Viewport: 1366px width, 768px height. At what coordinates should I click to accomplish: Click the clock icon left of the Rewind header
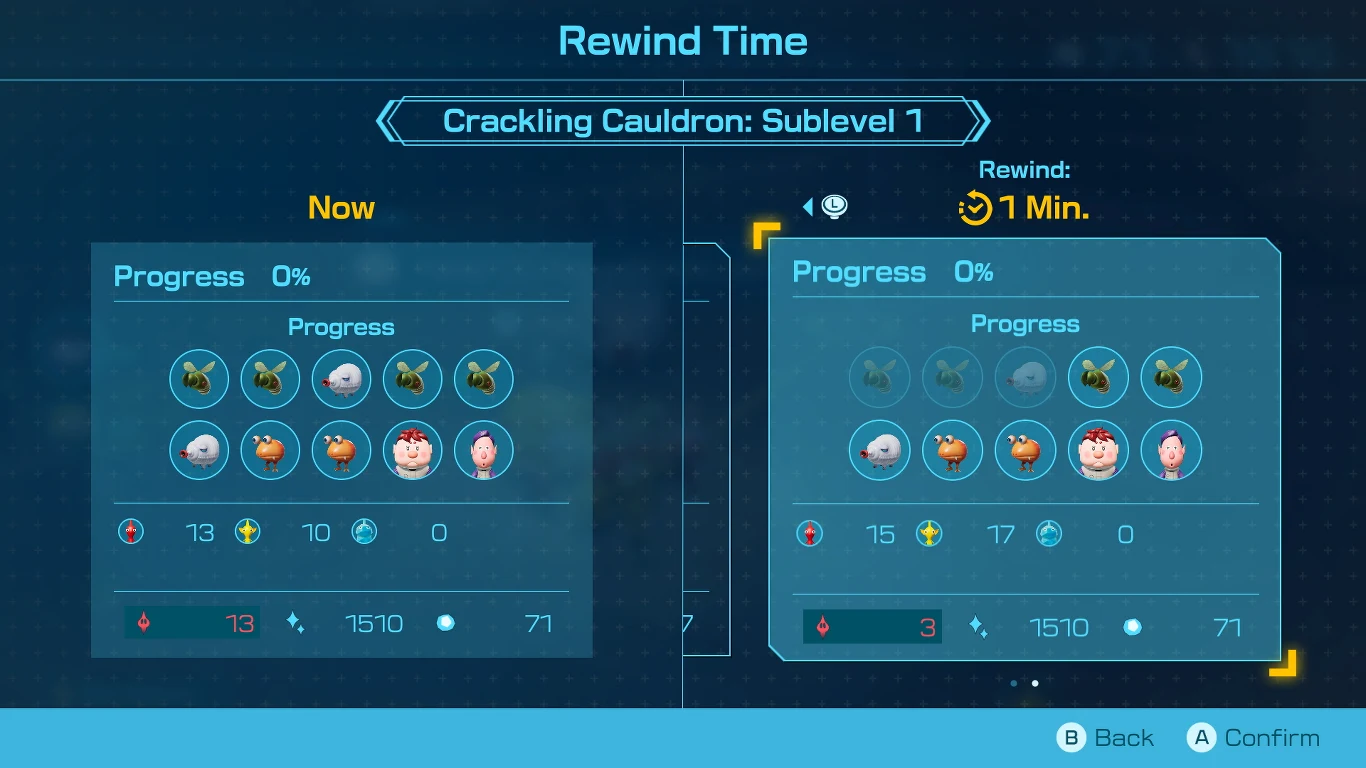tap(832, 206)
